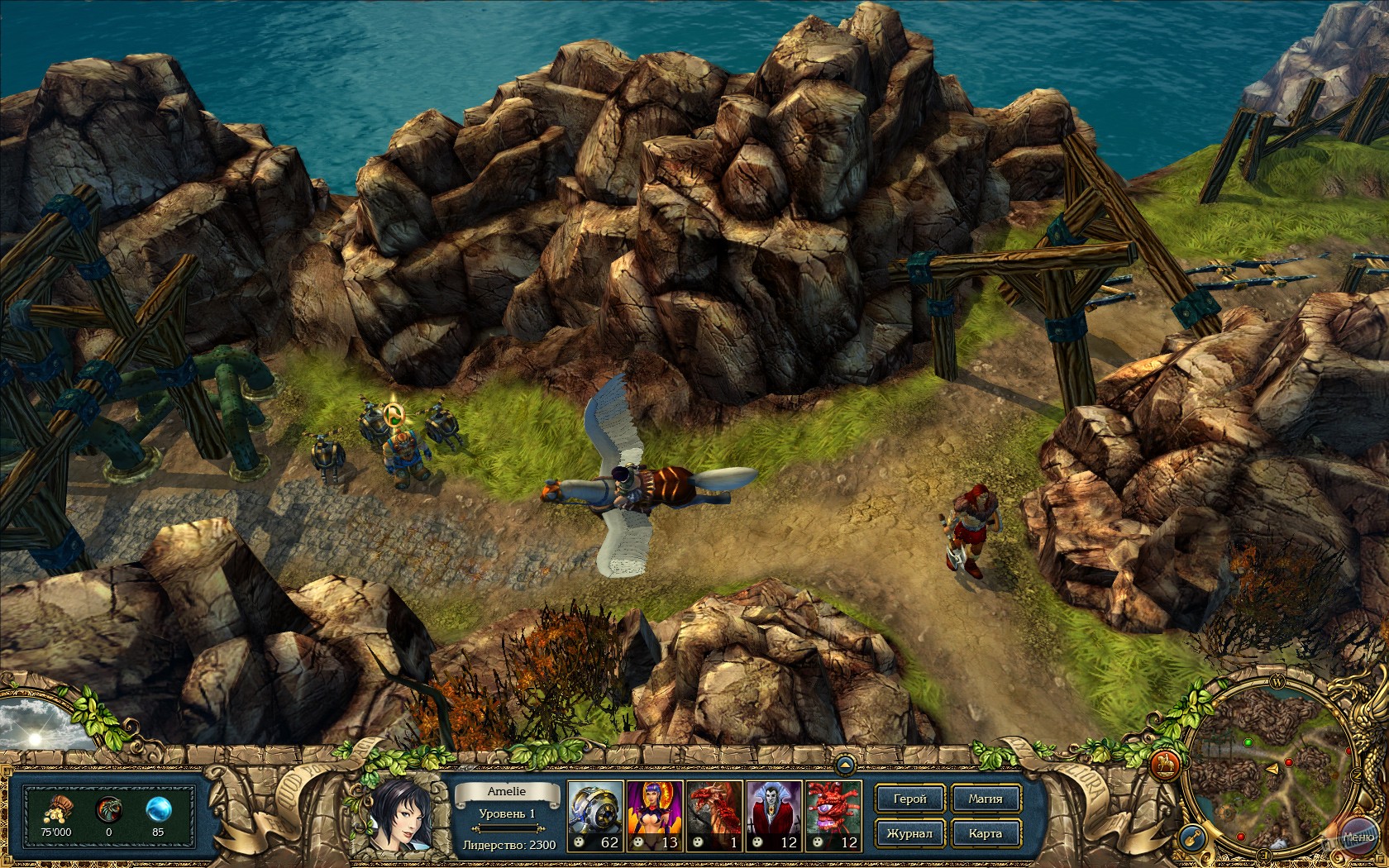
Task: Open the Магия spellbook
Action: (x=986, y=799)
